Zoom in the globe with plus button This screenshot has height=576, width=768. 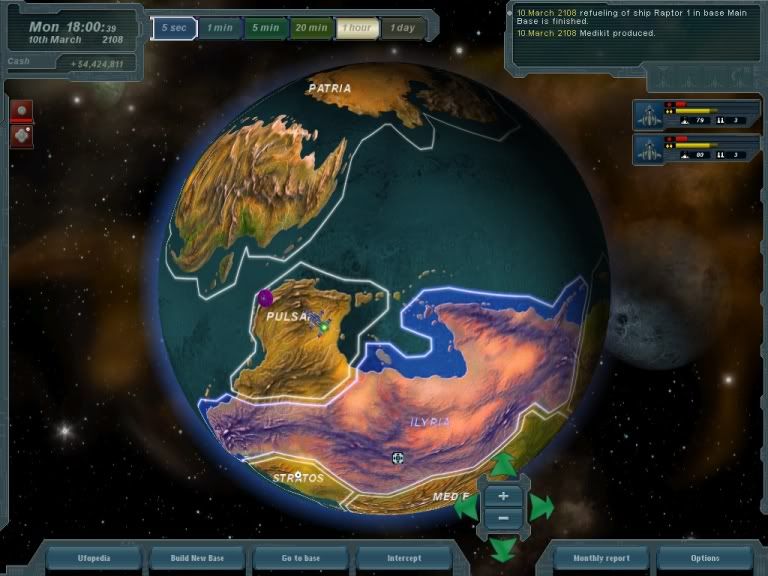(x=503, y=496)
